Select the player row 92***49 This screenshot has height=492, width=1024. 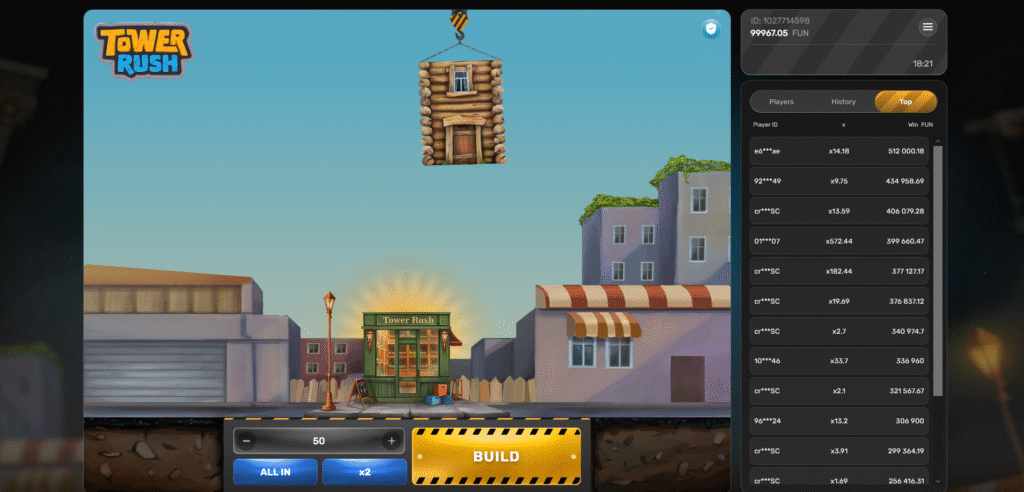[x=840, y=181]
